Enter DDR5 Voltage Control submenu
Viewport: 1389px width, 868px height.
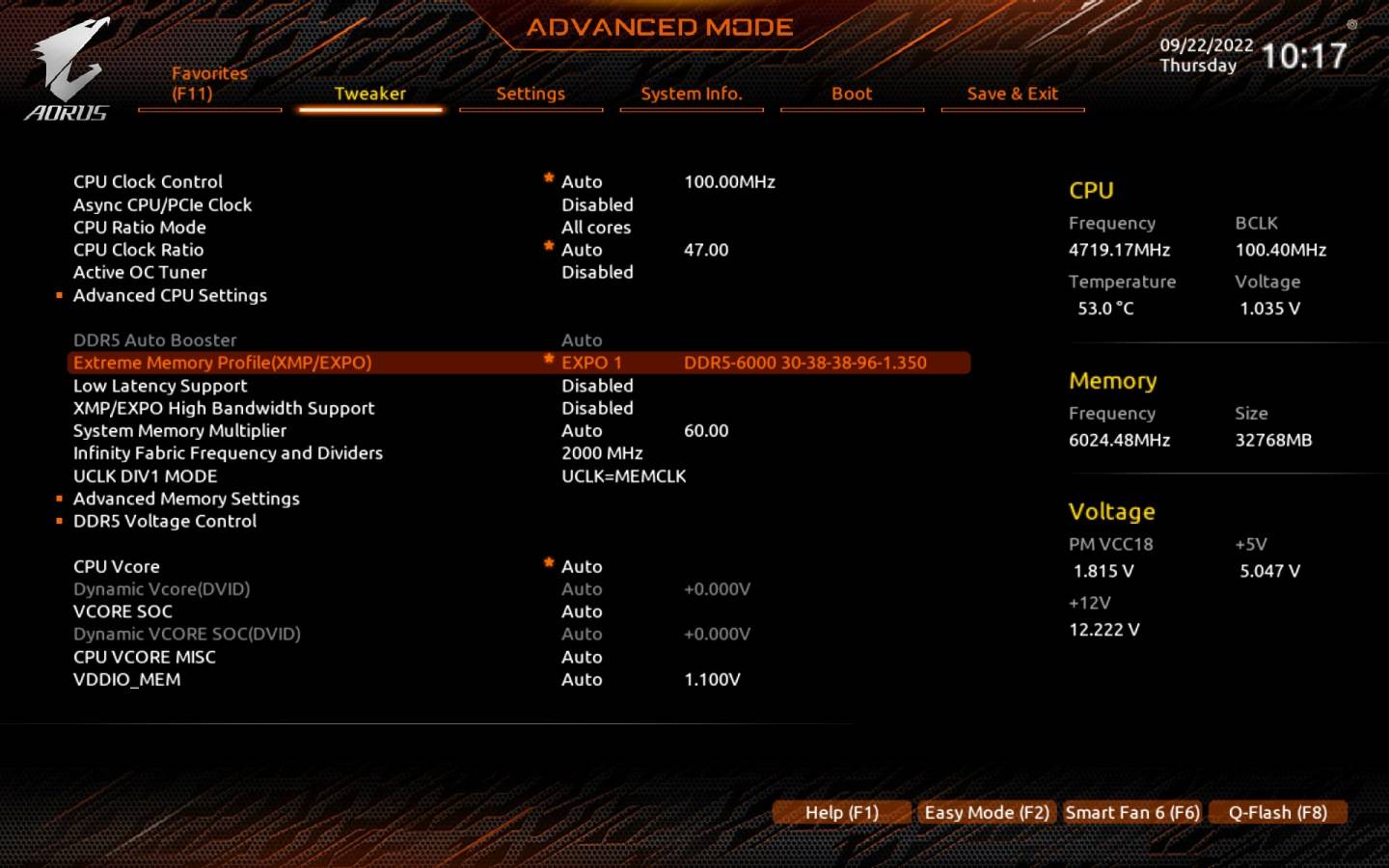[165, 522]
